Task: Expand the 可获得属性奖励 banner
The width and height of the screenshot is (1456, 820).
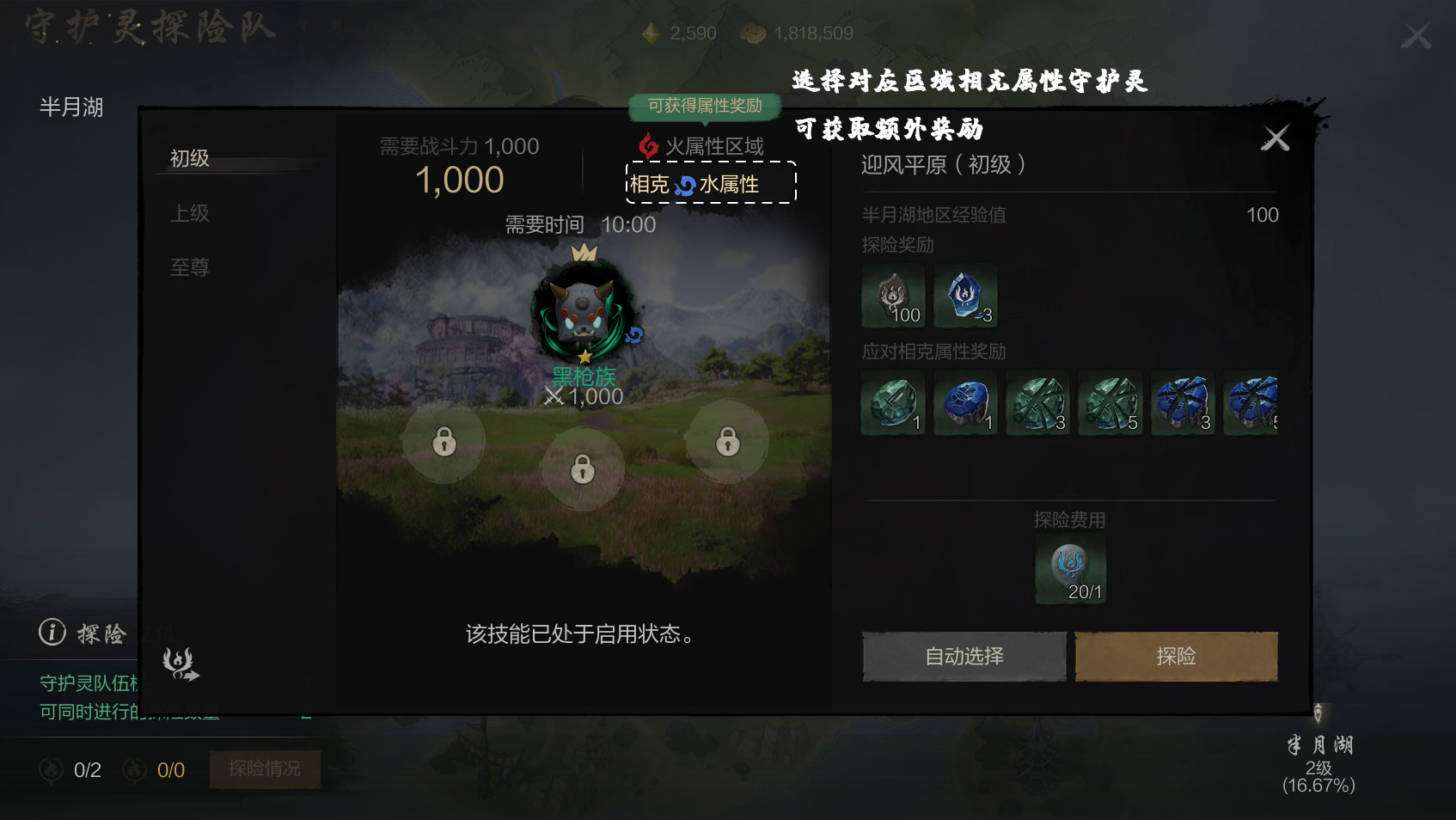Action: tap(705, 106)
